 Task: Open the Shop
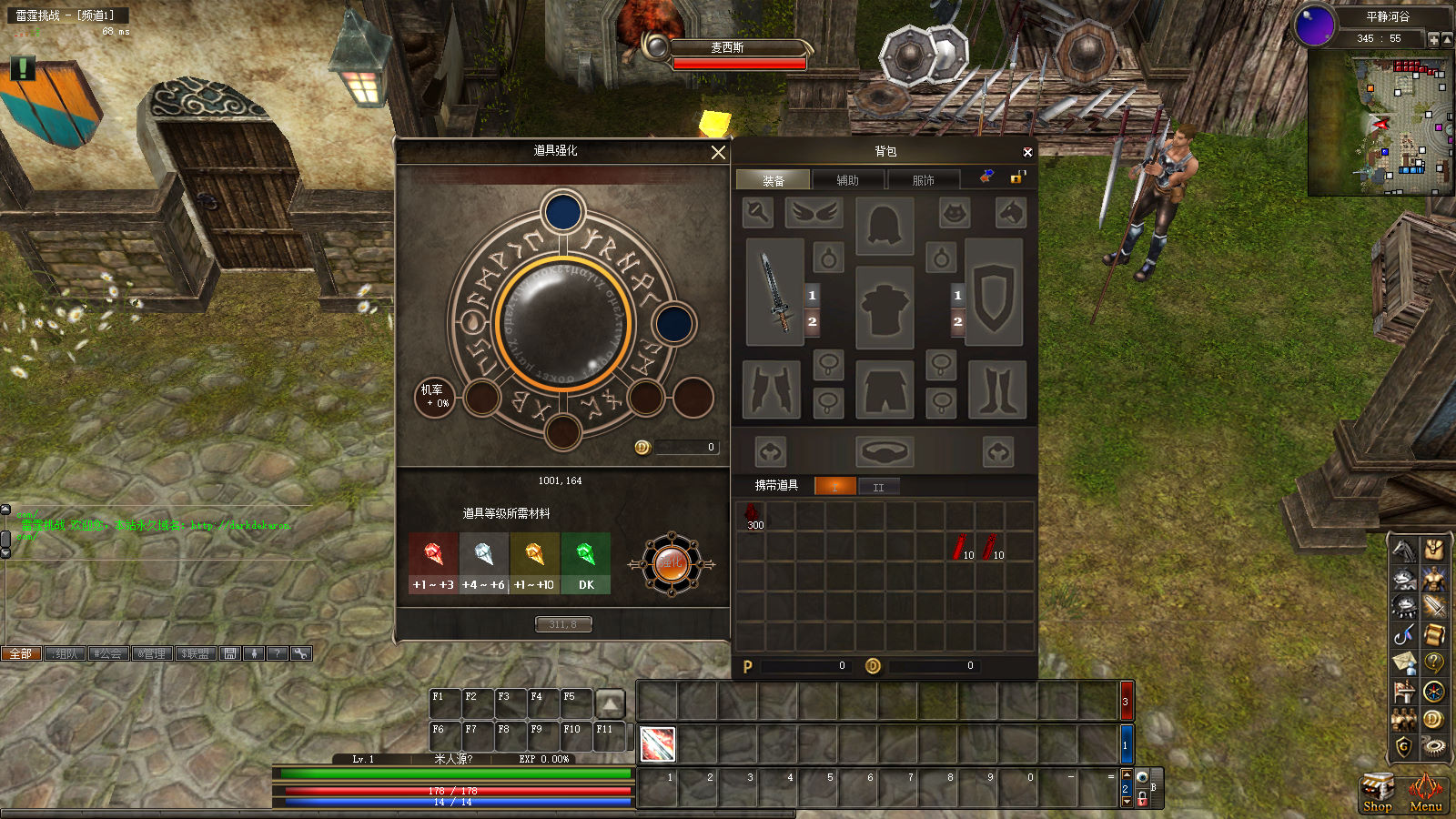click(1378, 794)
